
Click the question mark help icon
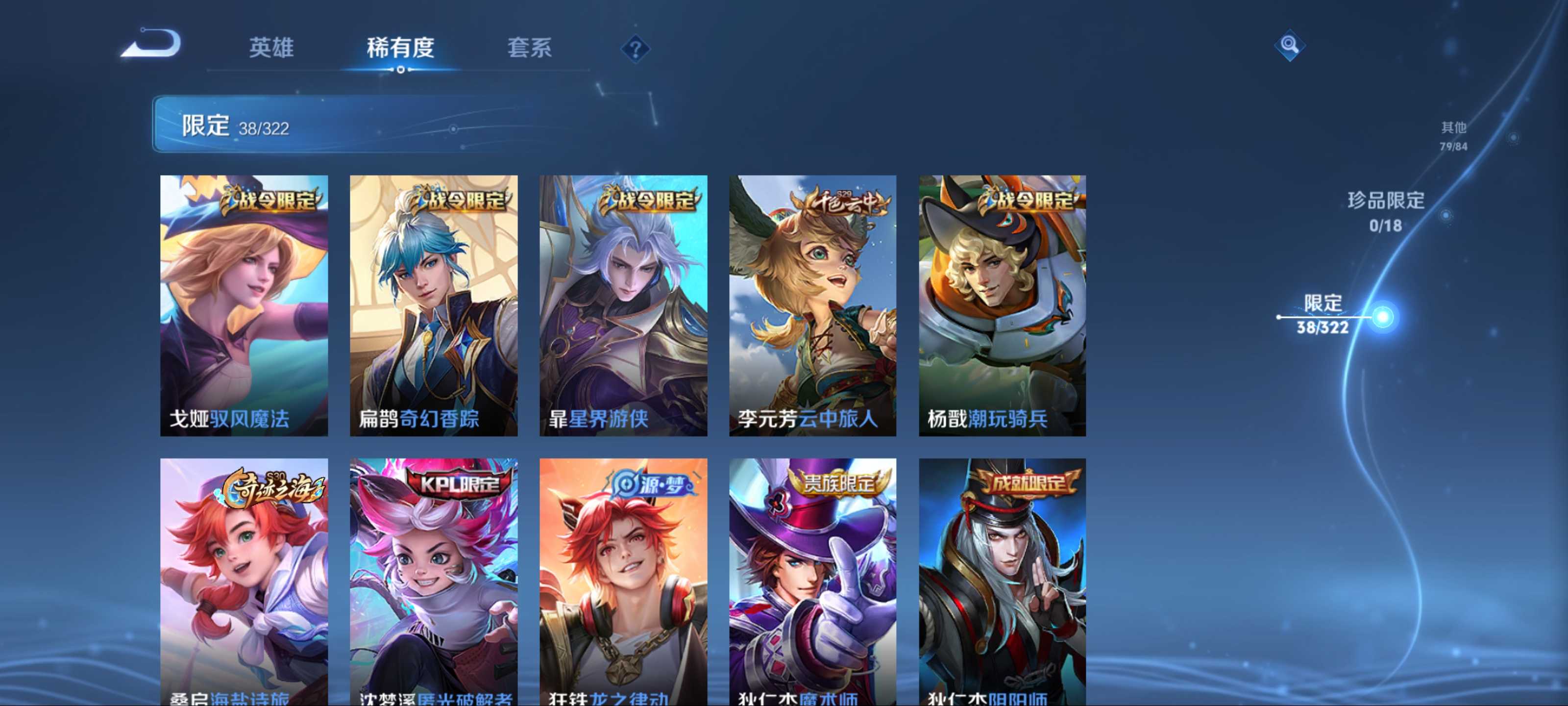(635, 49)
